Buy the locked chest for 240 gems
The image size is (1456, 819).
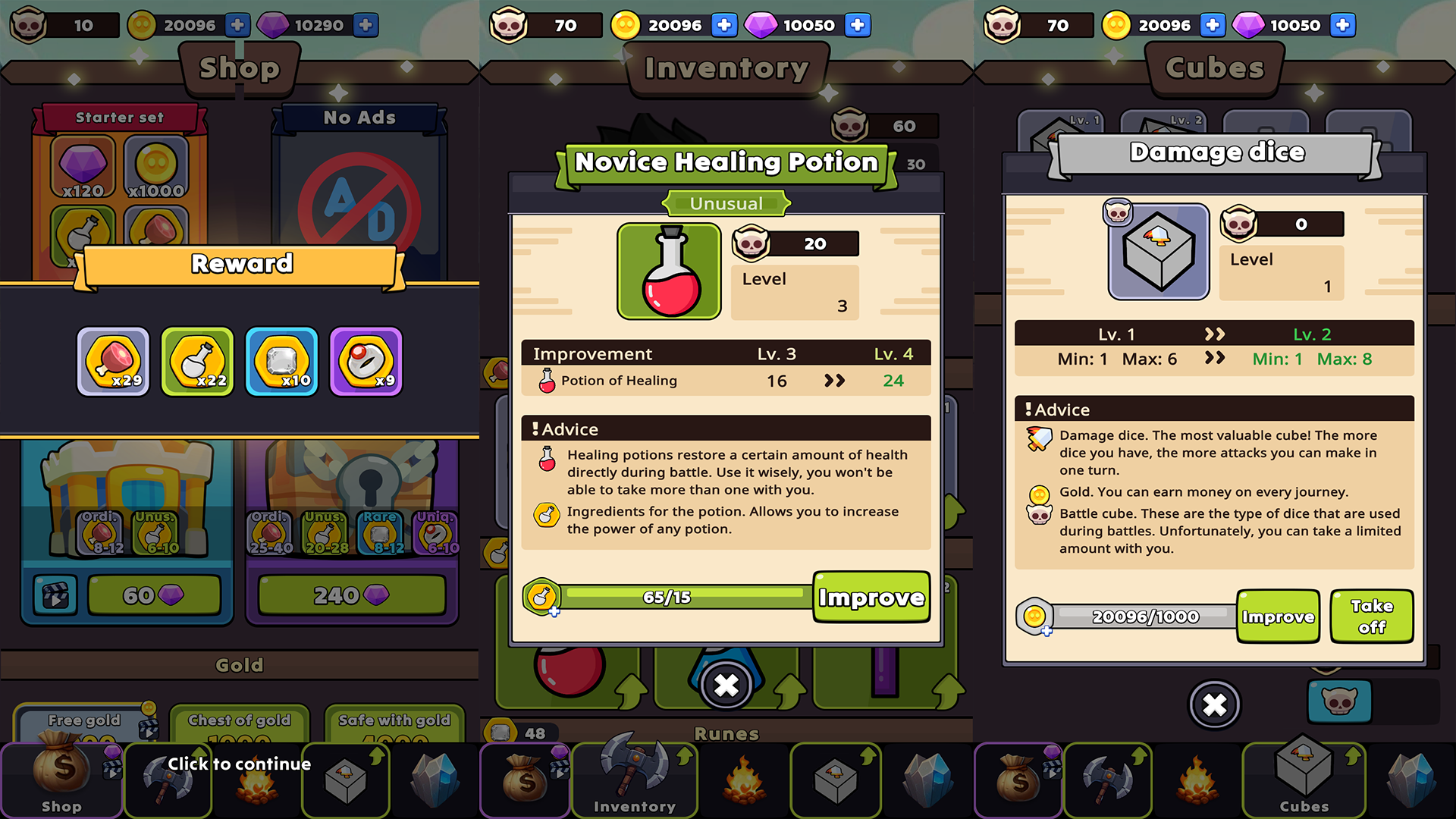coord(351,595)
